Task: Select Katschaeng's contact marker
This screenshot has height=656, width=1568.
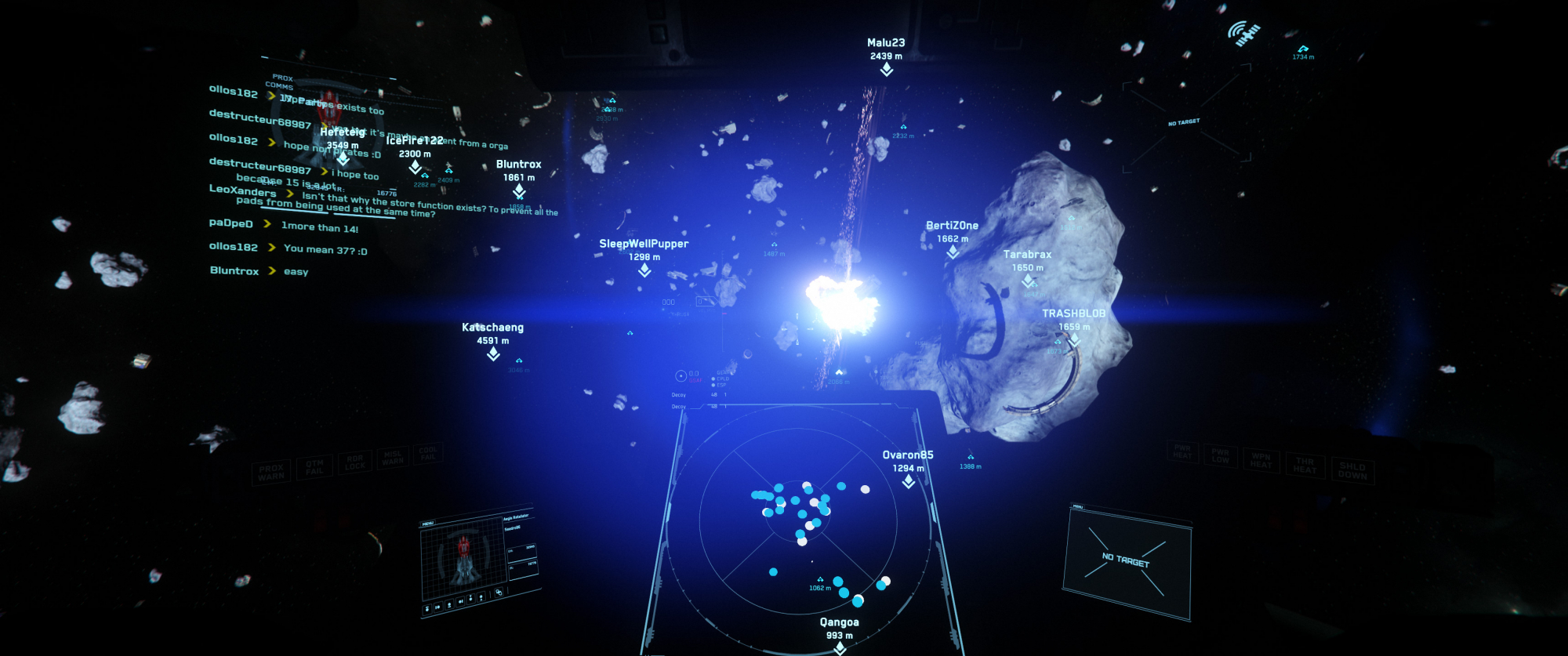Action: point(493,354)
